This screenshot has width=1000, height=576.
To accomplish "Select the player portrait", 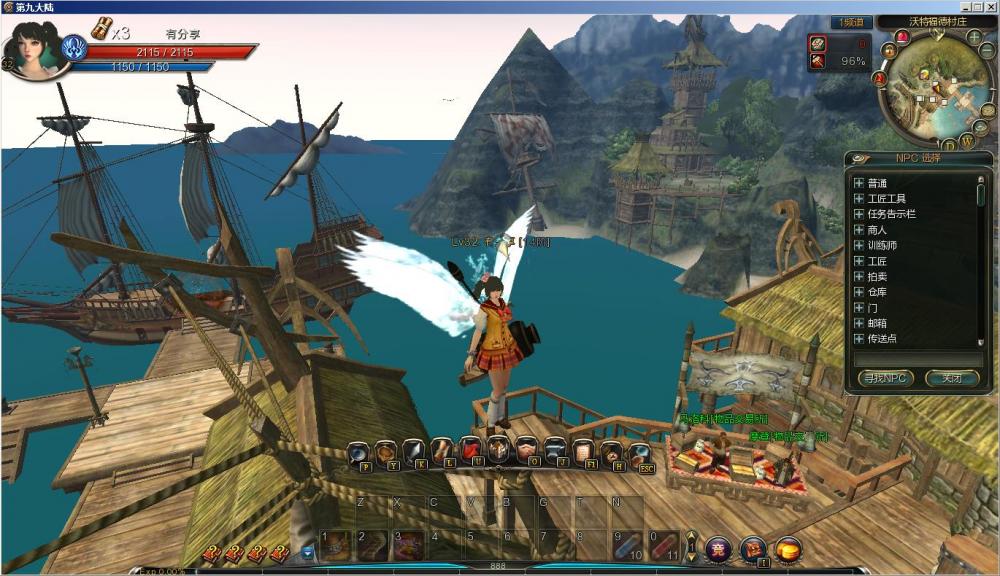I will [x=38, y=48].
